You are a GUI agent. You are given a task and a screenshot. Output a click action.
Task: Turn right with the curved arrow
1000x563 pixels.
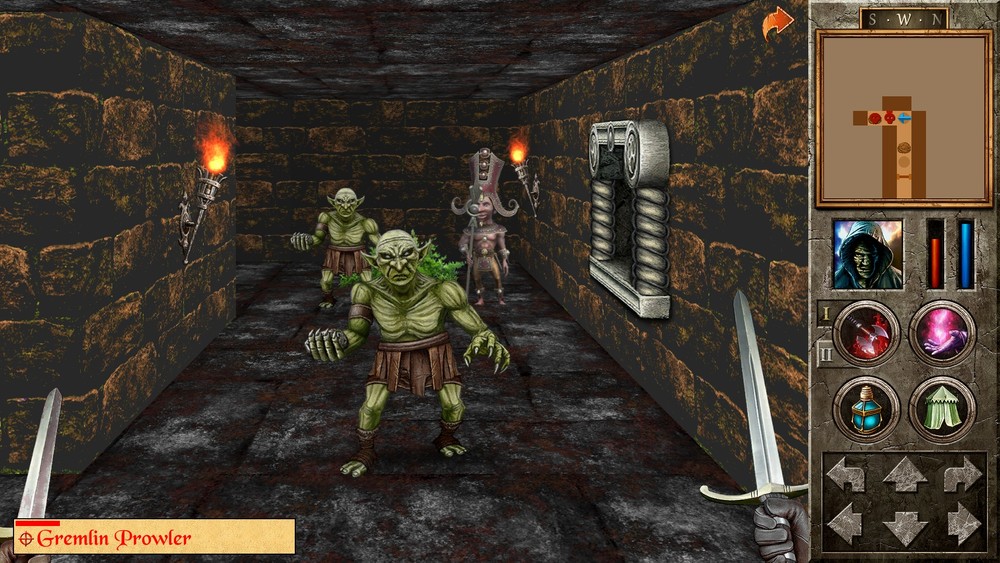pyautogui.click(x=962, y=475)
